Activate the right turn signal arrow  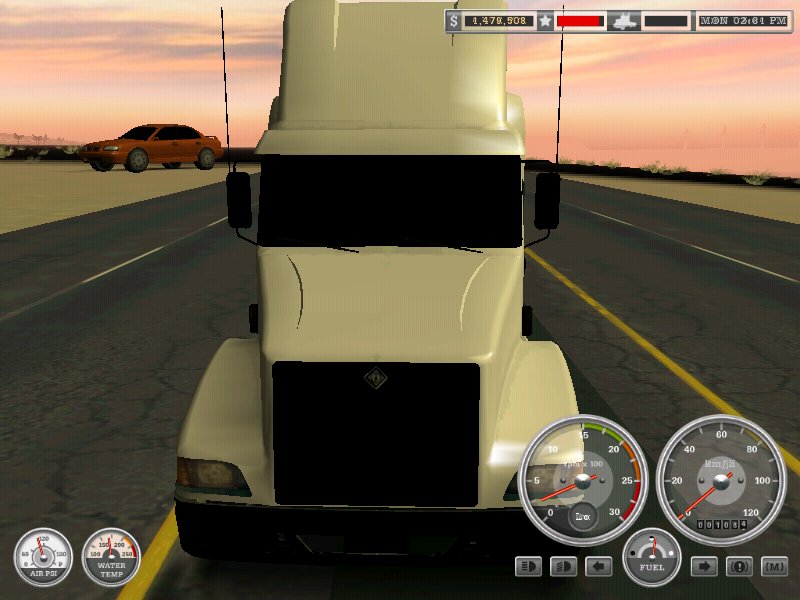point(705,567)
